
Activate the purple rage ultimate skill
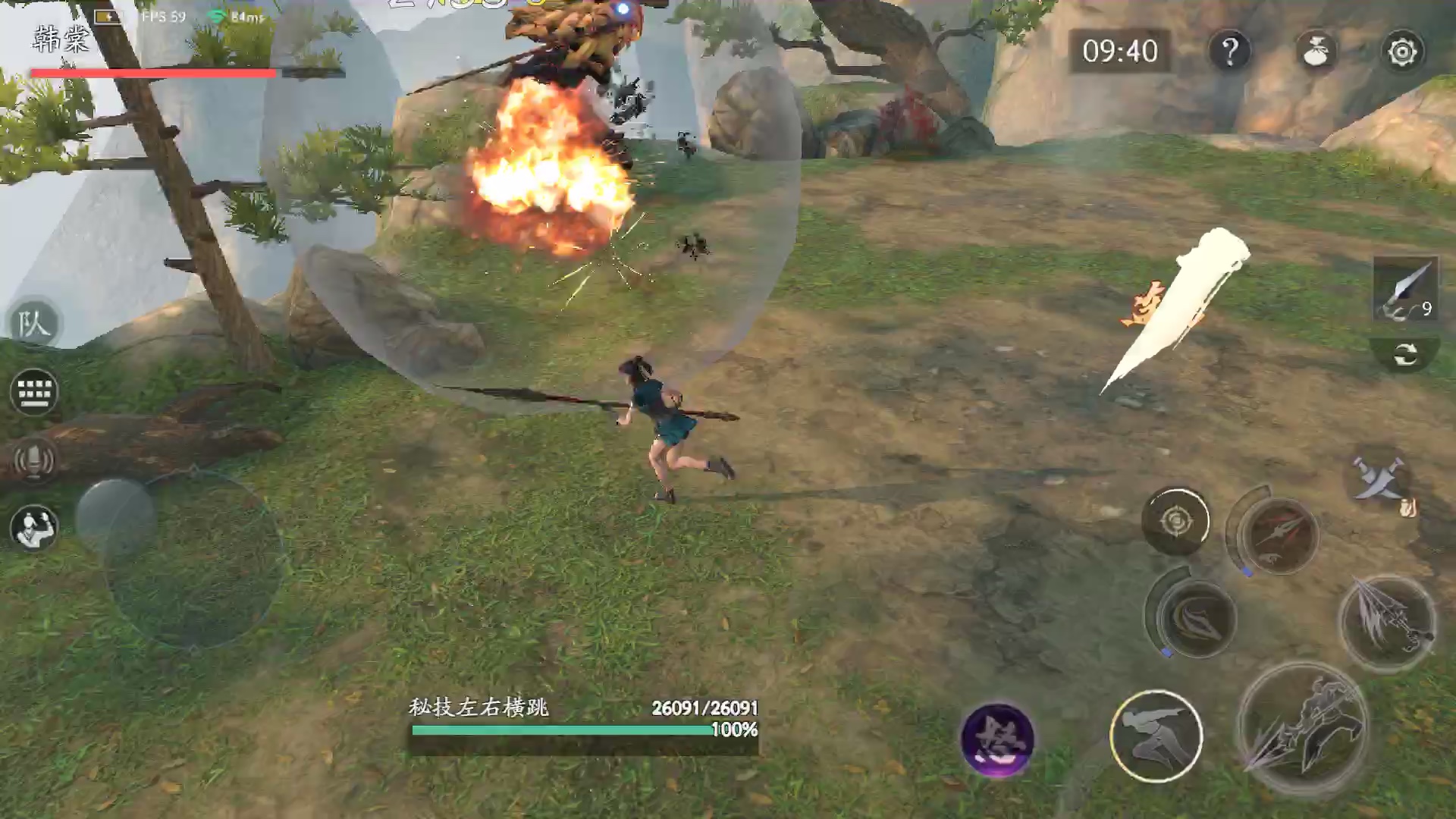[996, 738]
